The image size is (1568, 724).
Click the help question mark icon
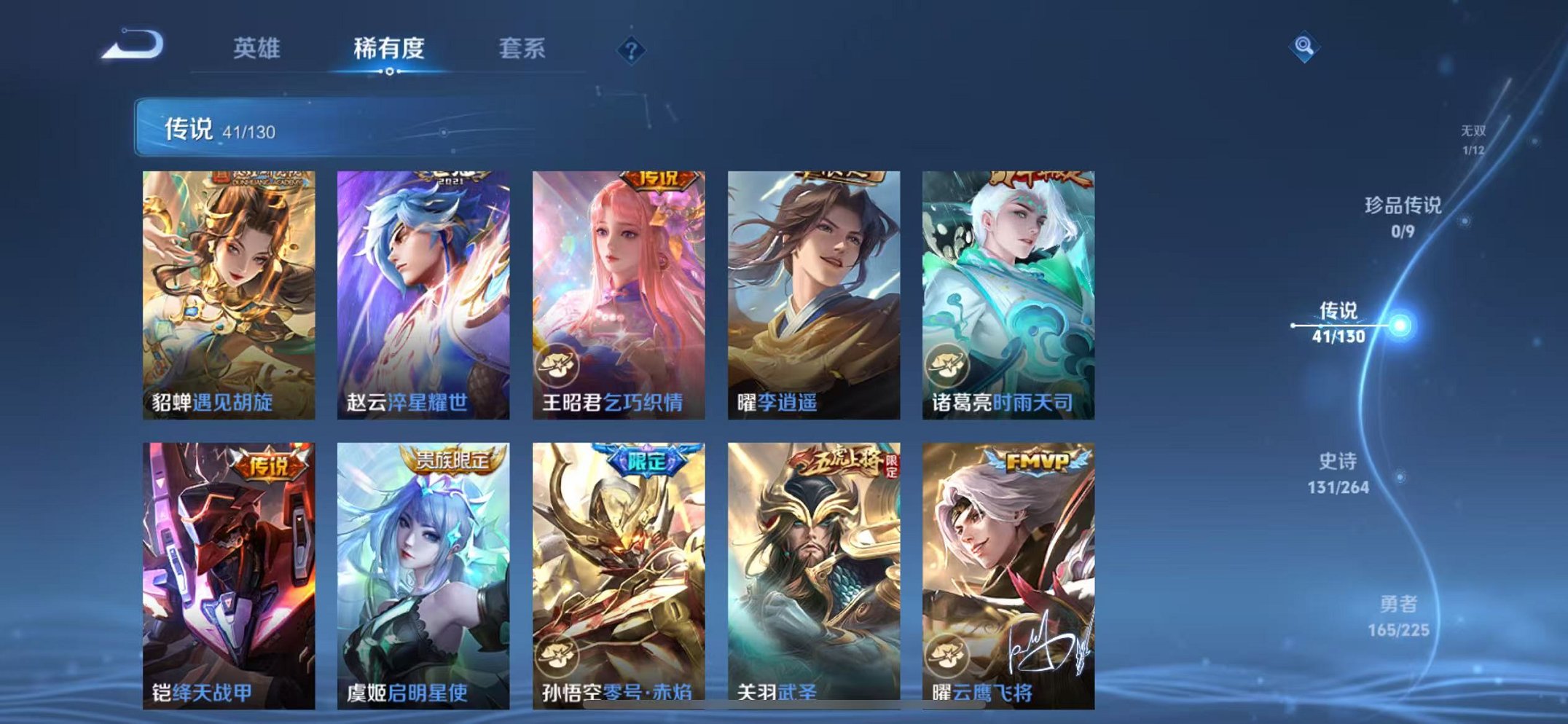[x=632, y=50]
